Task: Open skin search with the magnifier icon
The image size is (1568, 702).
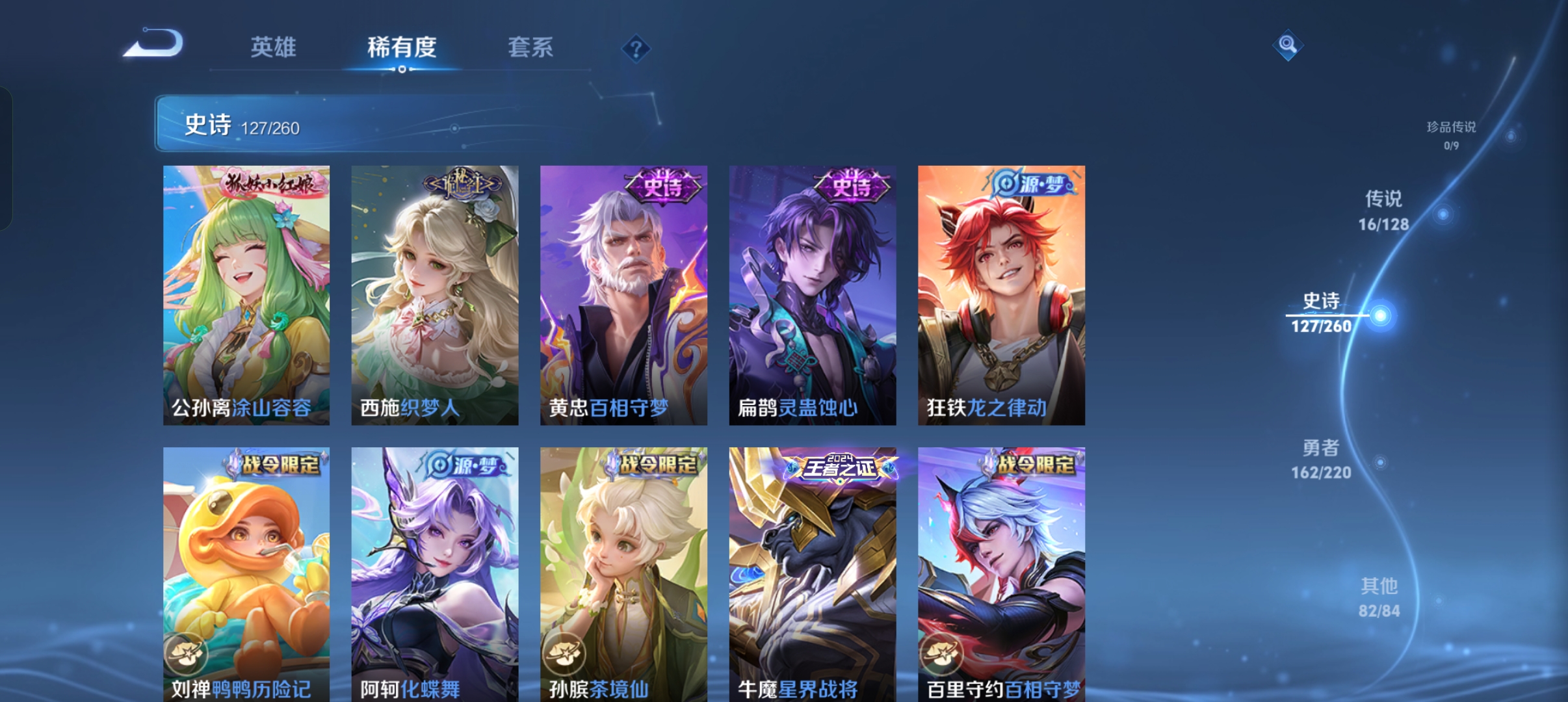Action: click(x=1287, y=45)
